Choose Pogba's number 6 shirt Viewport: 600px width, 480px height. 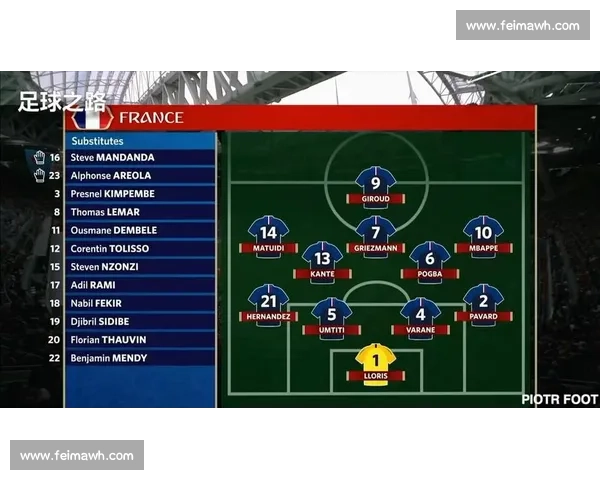(429, 258)
